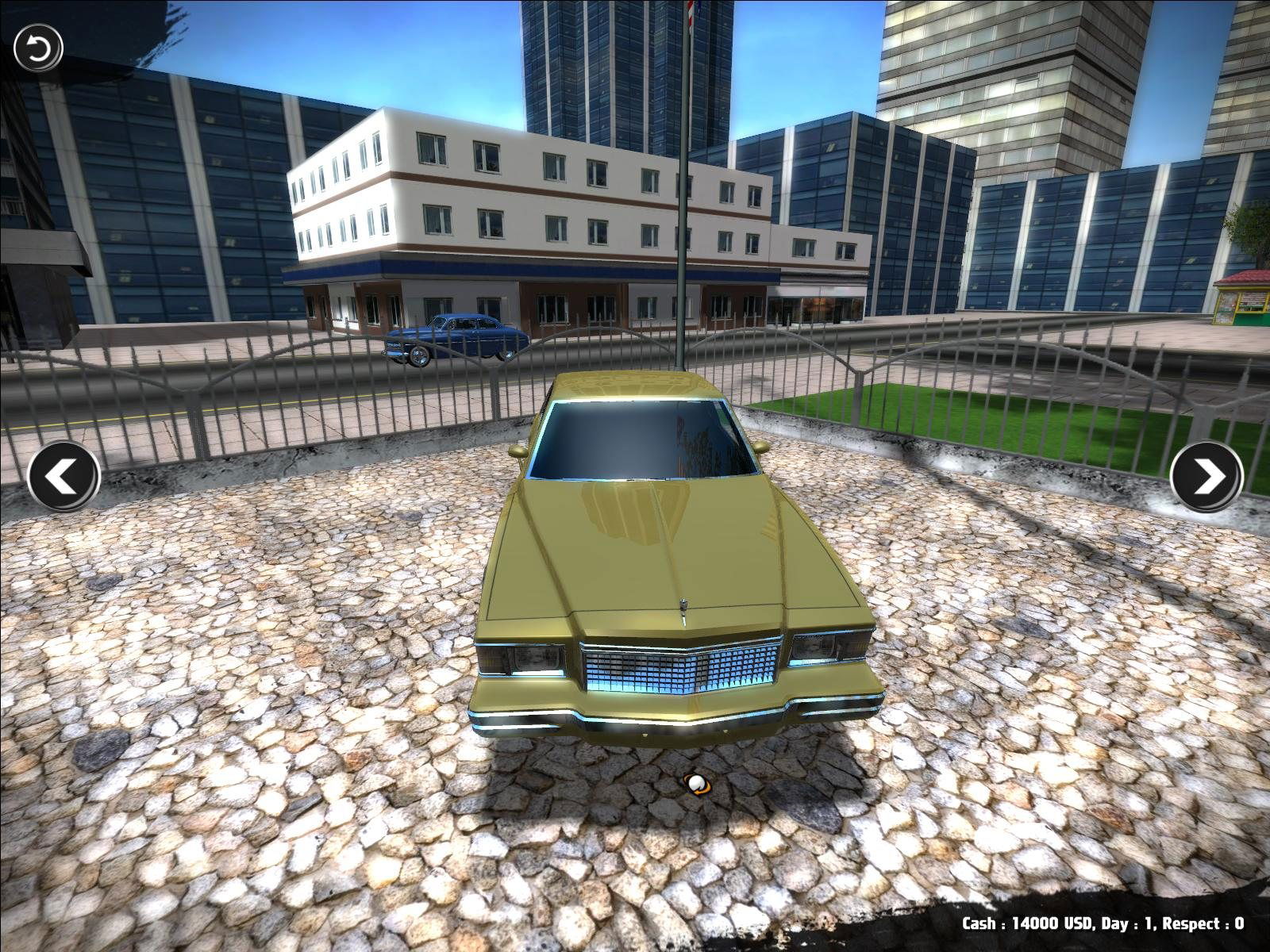Click the circular back arrow button
Image resolution: width=1270 pixels, height=952 pixels.
(38, 50)
